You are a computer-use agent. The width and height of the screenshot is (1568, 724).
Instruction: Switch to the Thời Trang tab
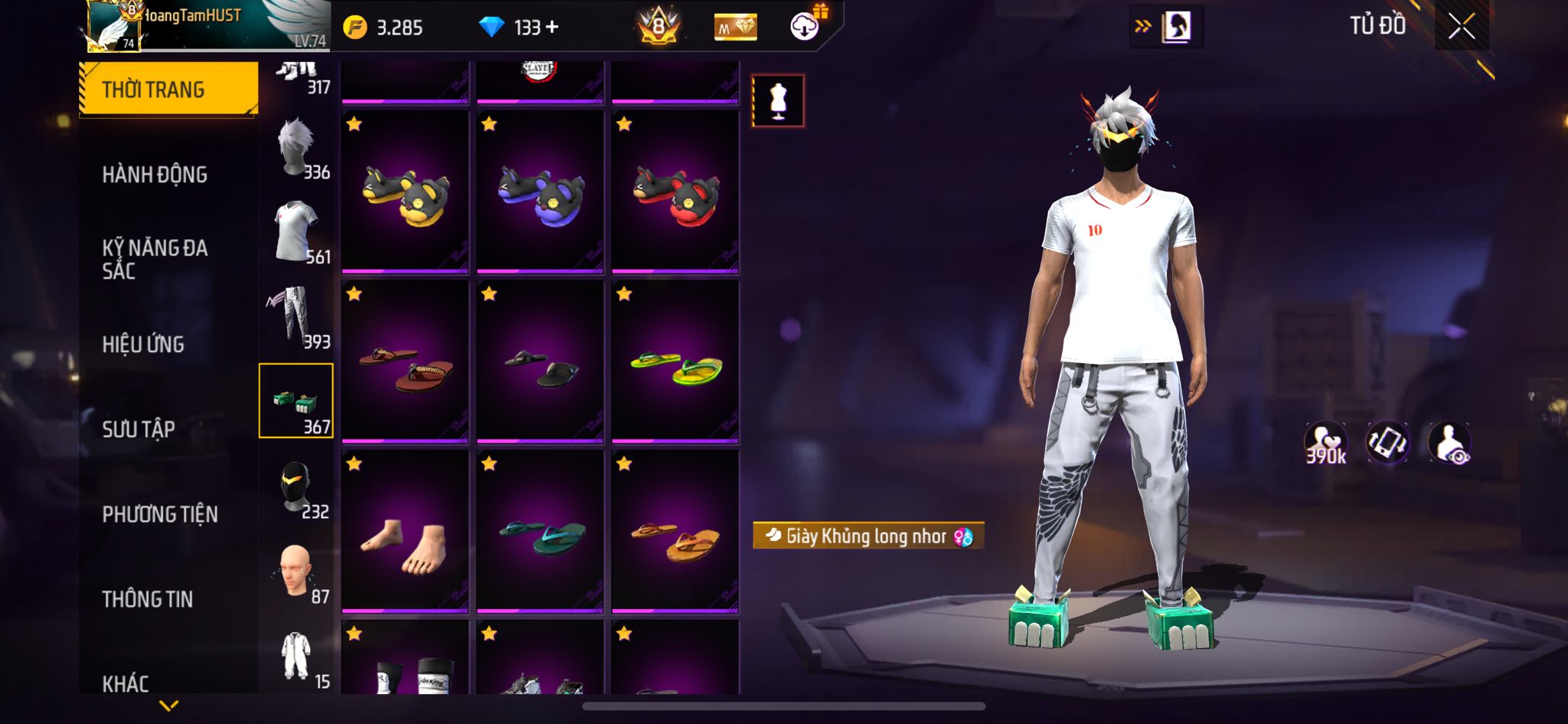tap(168, 90)
